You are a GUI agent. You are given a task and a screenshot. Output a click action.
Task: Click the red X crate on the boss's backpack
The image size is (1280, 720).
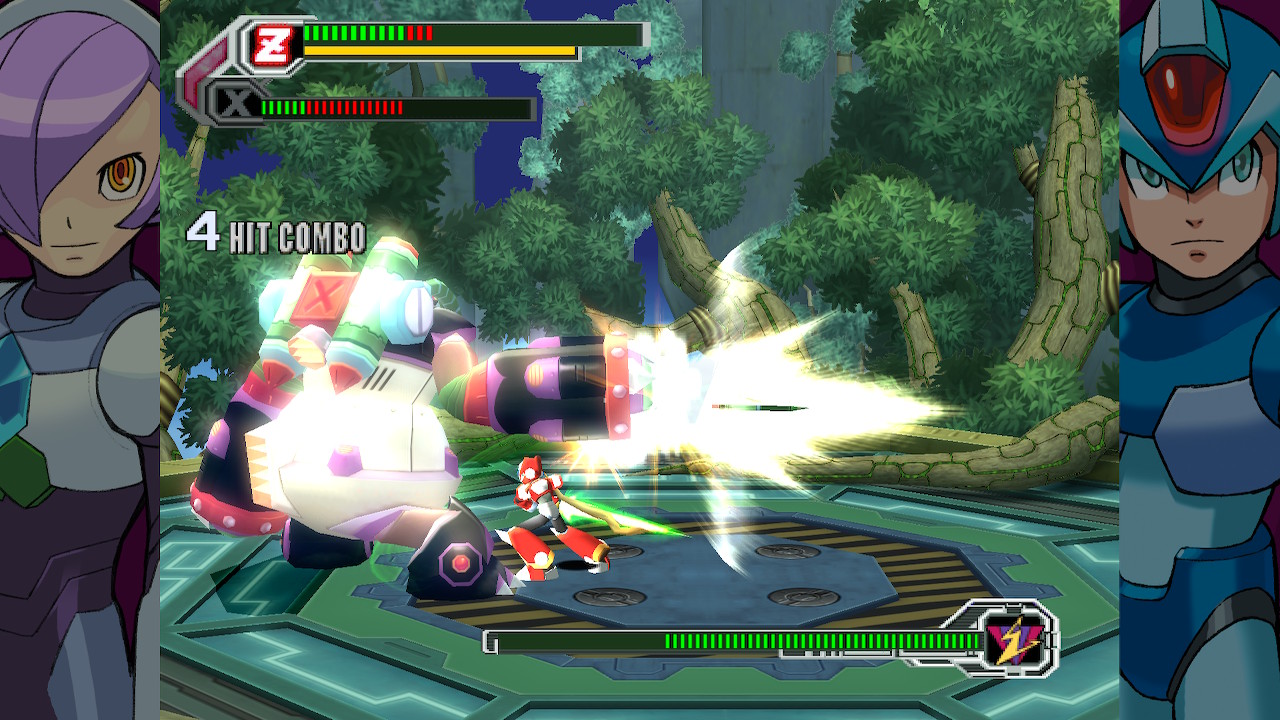click(322, 296)
